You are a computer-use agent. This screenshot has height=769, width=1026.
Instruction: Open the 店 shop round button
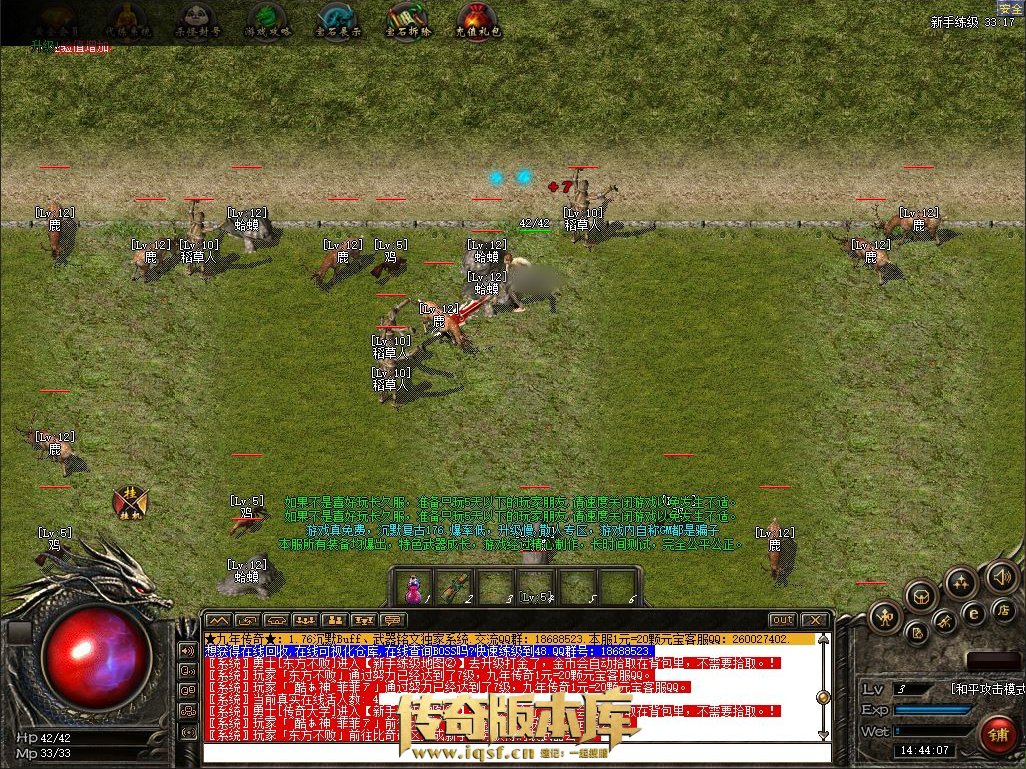pos(1002,610)
